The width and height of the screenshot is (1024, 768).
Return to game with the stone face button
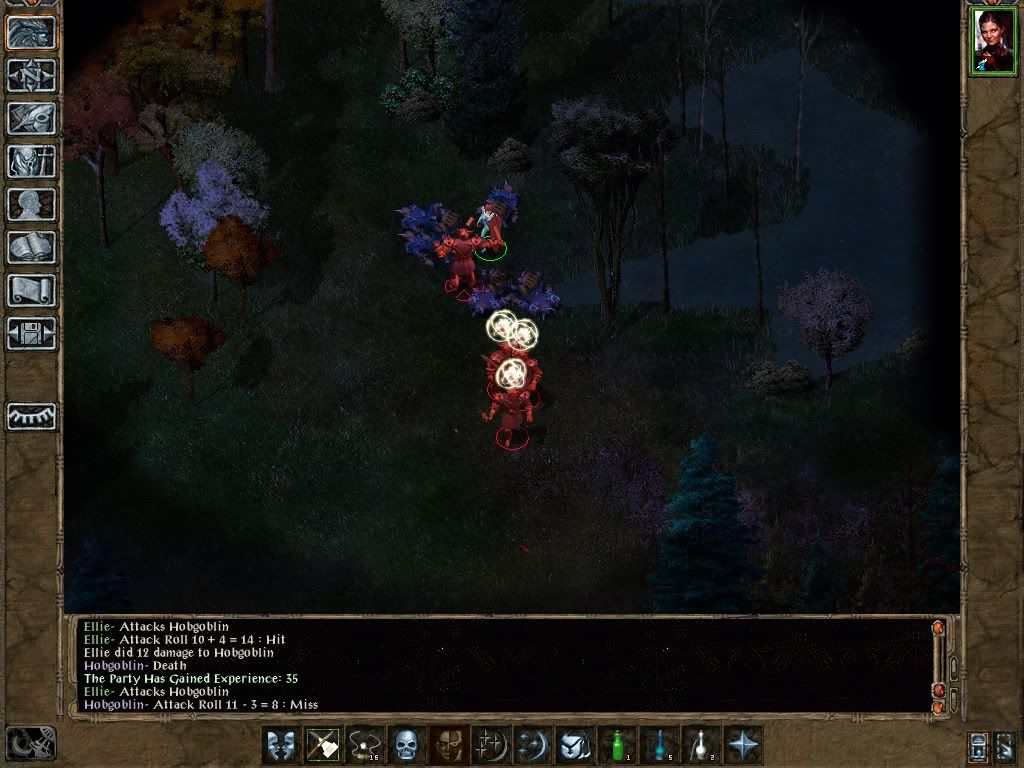coord(31,32)
